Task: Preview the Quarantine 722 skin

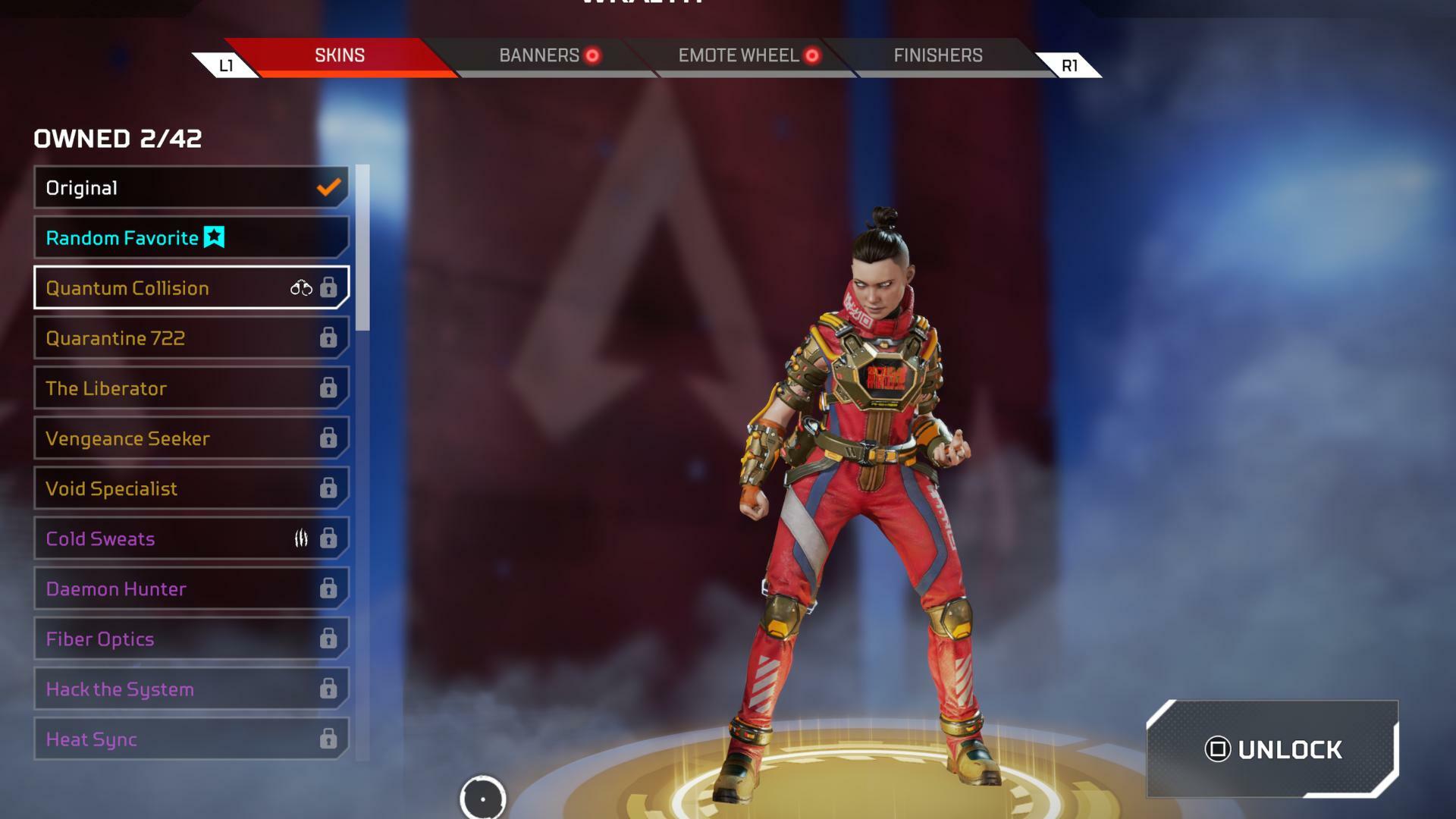Action: pyautogui.click(x=191, y=337)
